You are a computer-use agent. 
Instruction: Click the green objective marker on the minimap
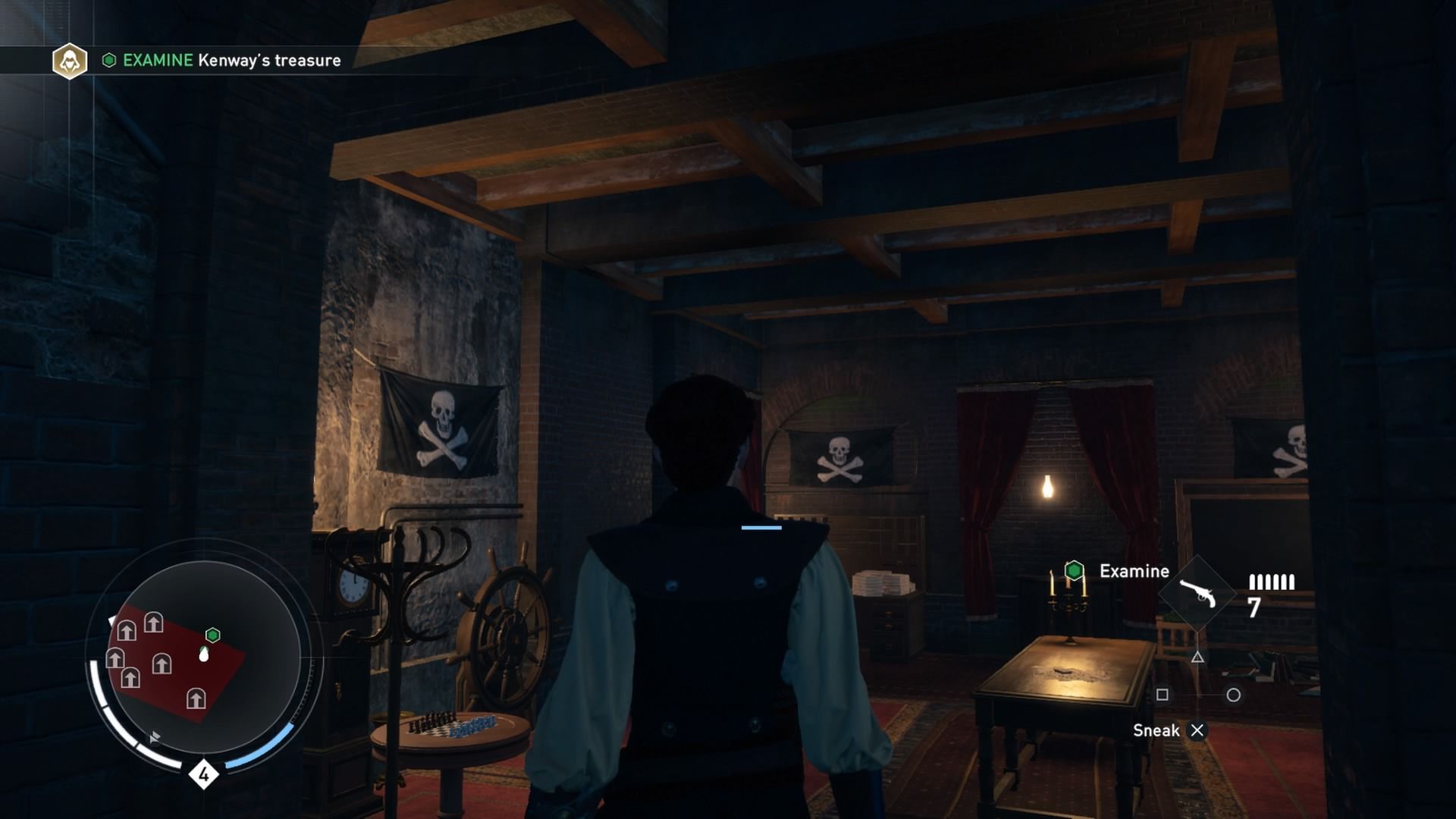click(x=213, y=635)
